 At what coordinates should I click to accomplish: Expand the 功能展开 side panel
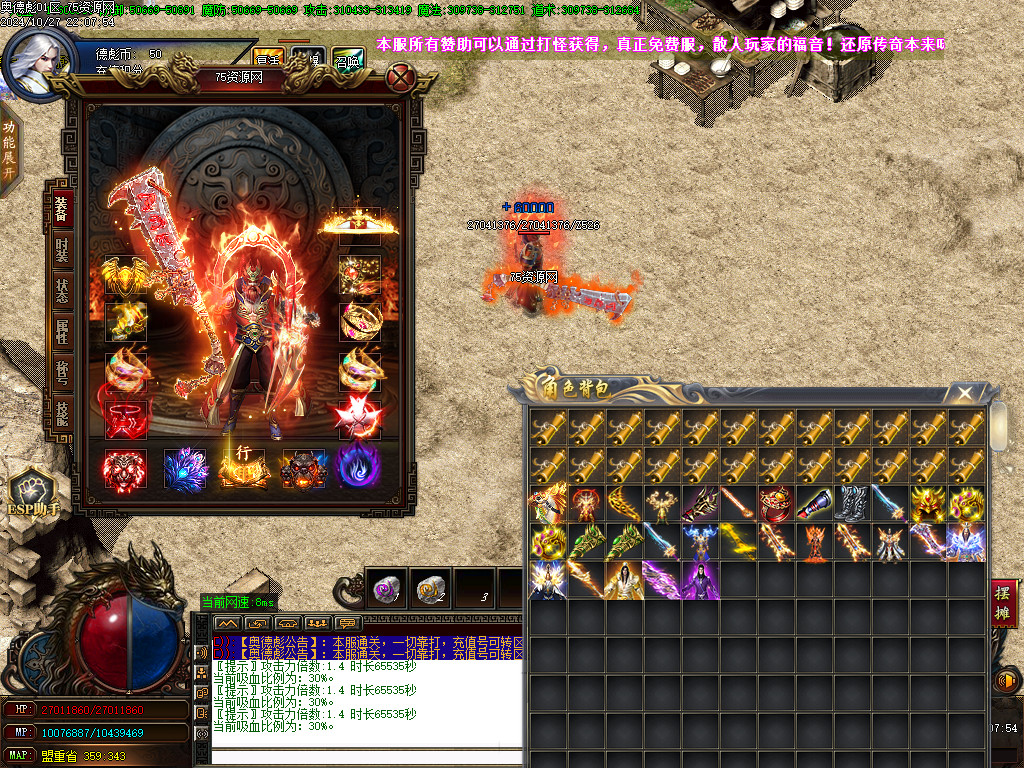pos(9,148)
